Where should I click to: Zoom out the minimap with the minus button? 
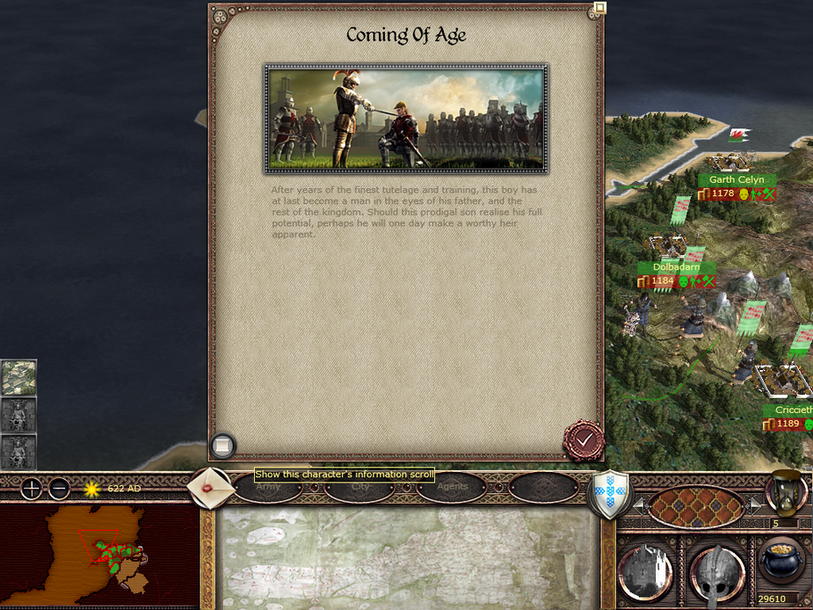tap(59, 489)
